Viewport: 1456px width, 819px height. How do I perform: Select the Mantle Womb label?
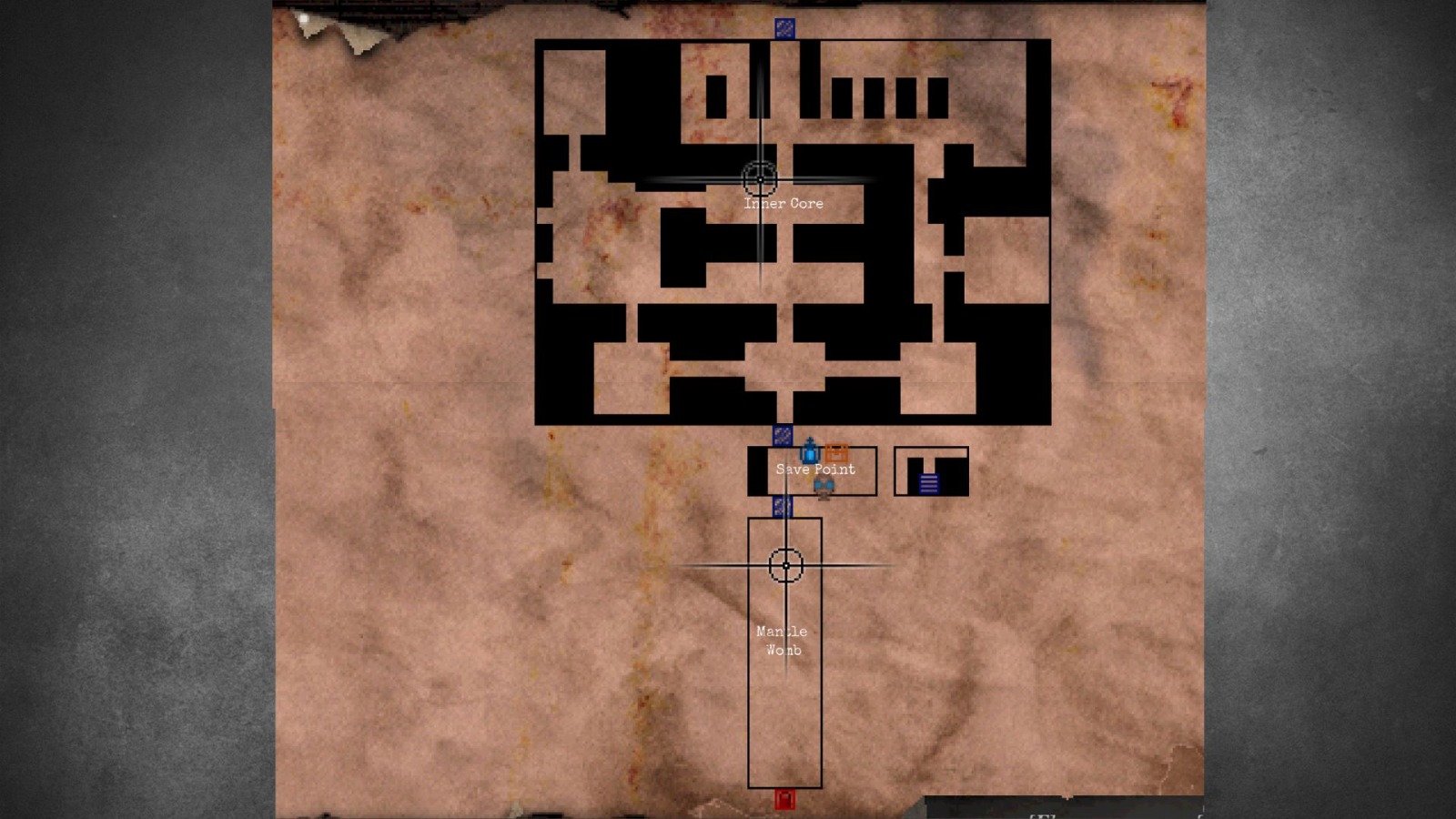[x=782, y=641]
